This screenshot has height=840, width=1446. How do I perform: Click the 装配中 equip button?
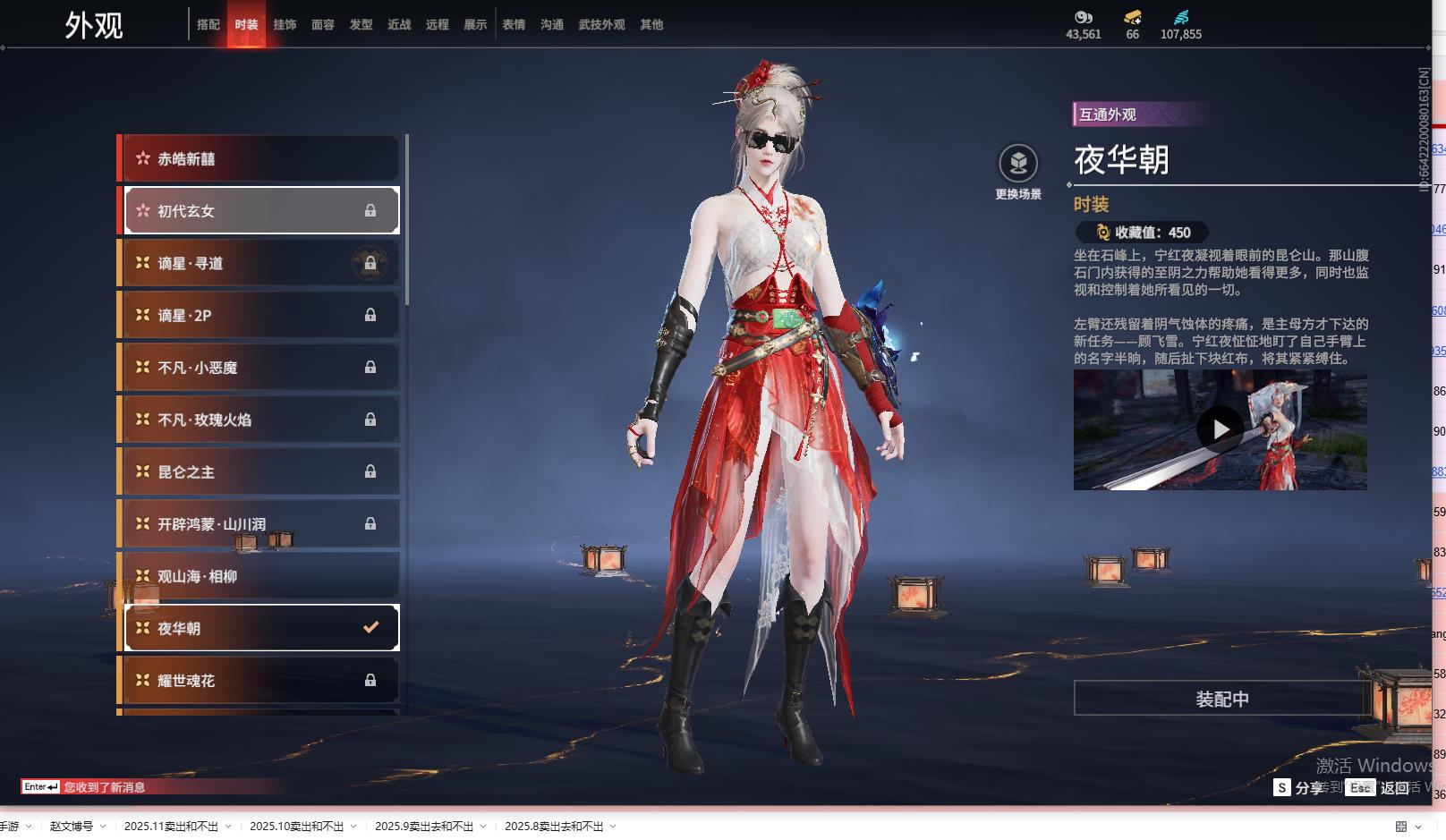pos(1221,699)
